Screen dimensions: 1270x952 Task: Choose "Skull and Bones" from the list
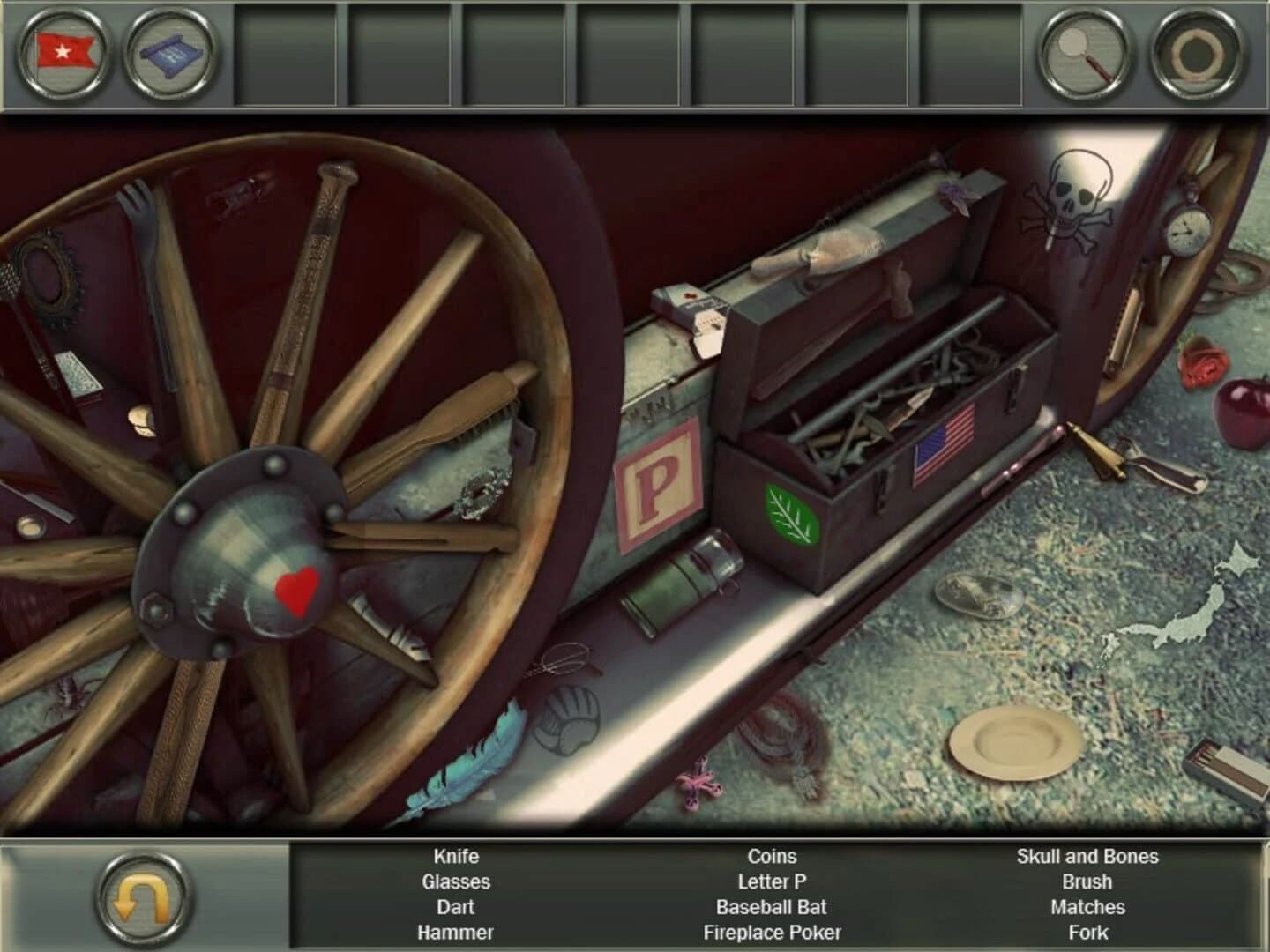1087,856
